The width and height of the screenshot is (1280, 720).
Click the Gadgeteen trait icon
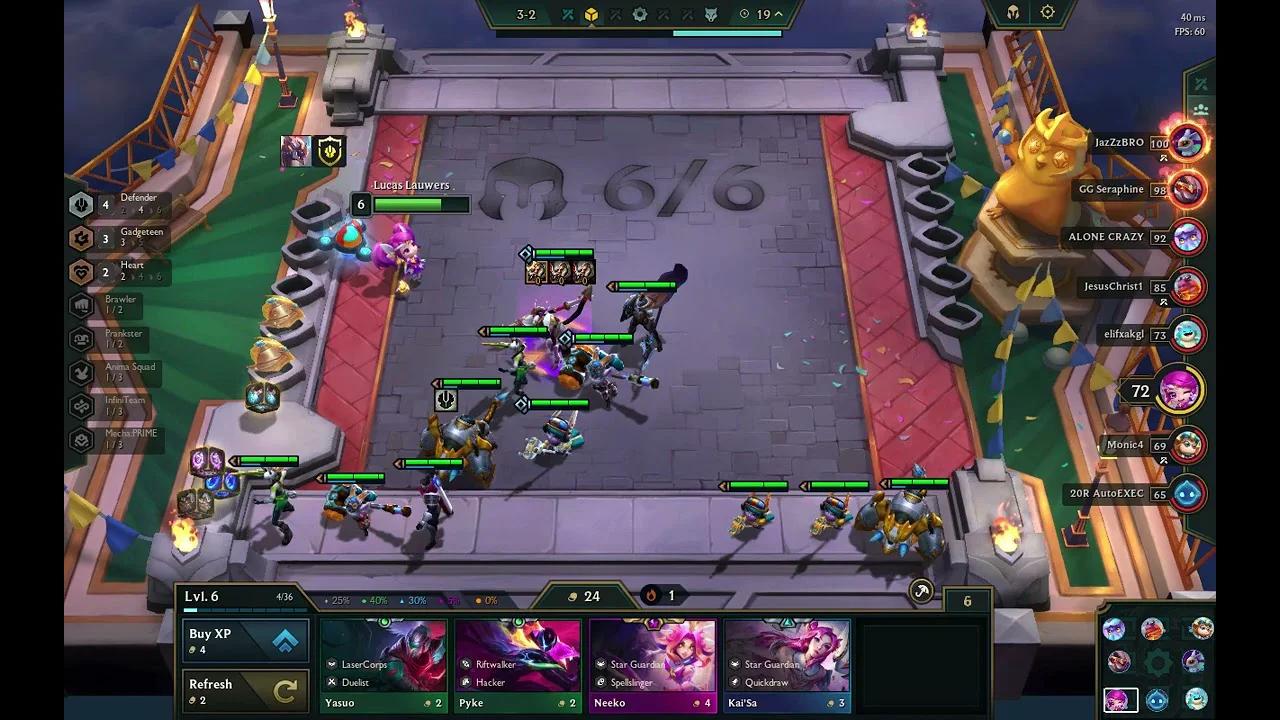(x=81, y=238)
